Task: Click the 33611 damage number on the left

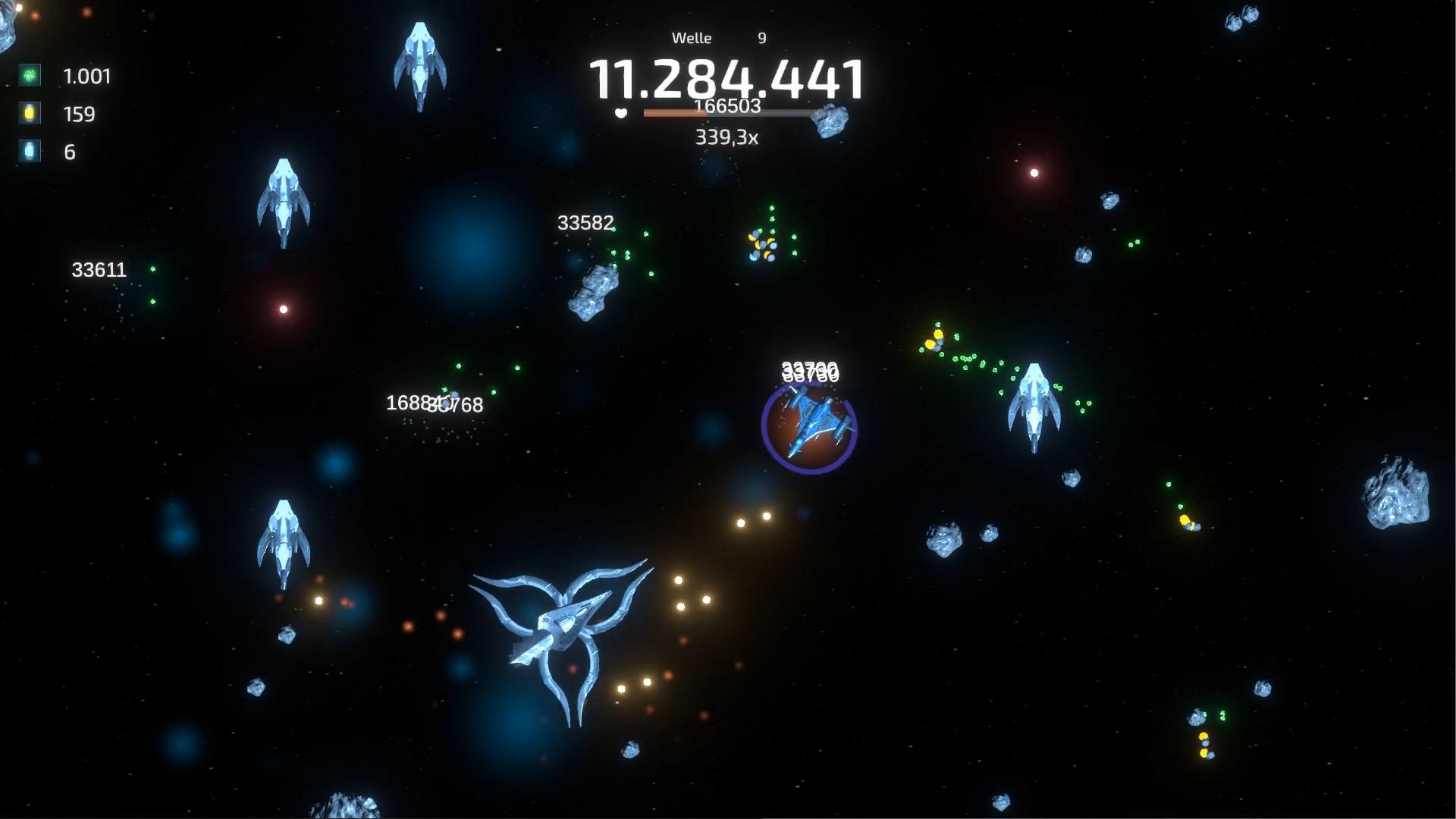Action: (x=99, y=270)
